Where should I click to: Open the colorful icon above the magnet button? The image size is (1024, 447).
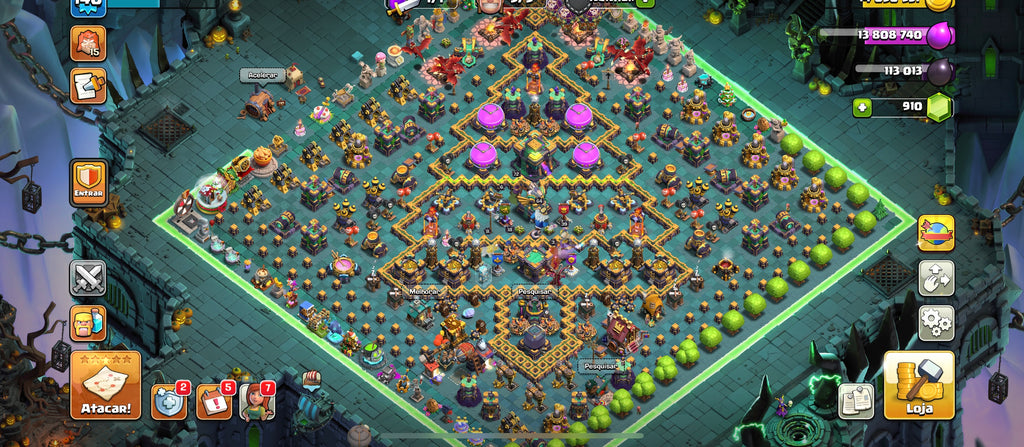[937, 234]
